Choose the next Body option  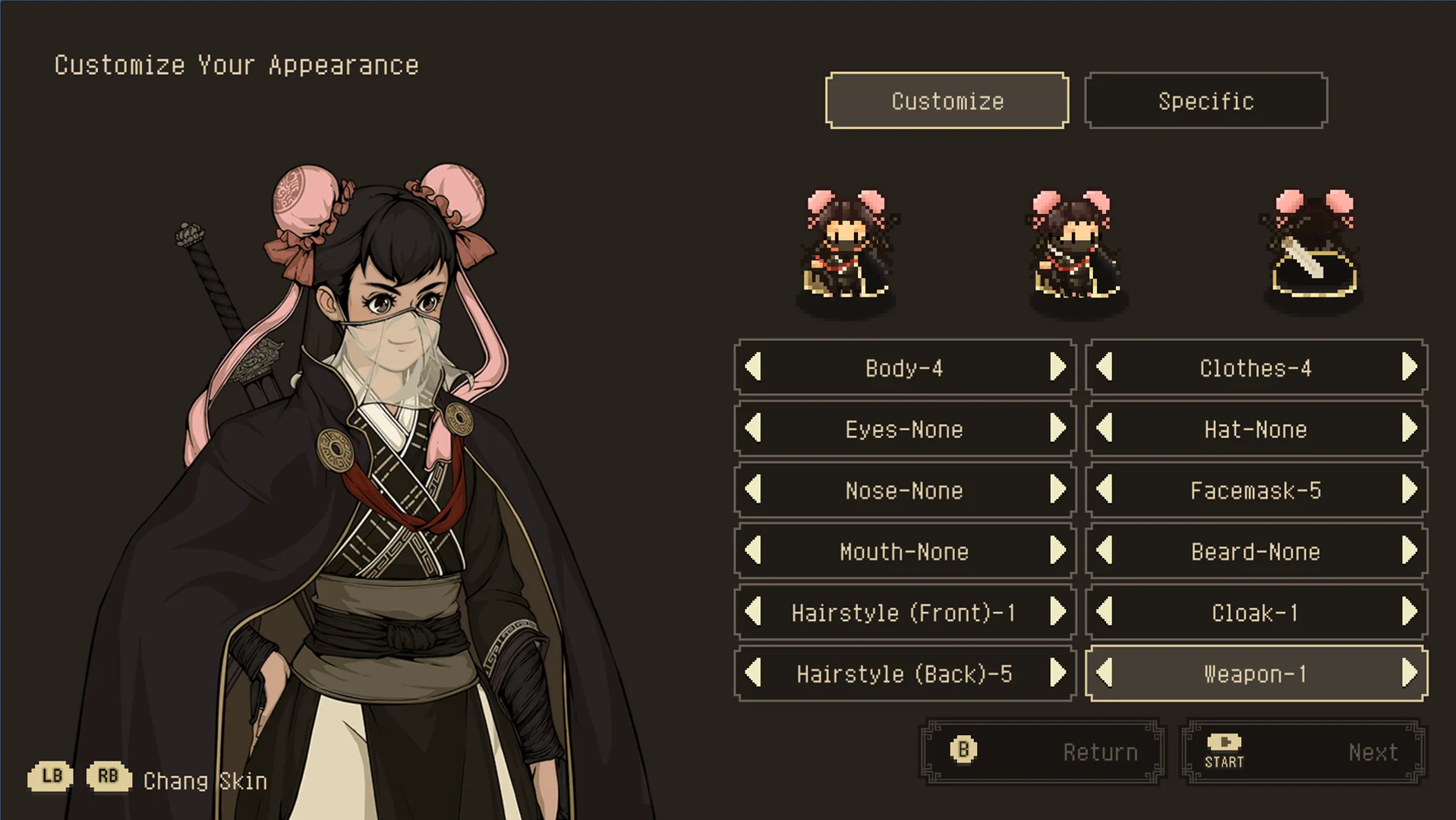(x=1057, y=367)
